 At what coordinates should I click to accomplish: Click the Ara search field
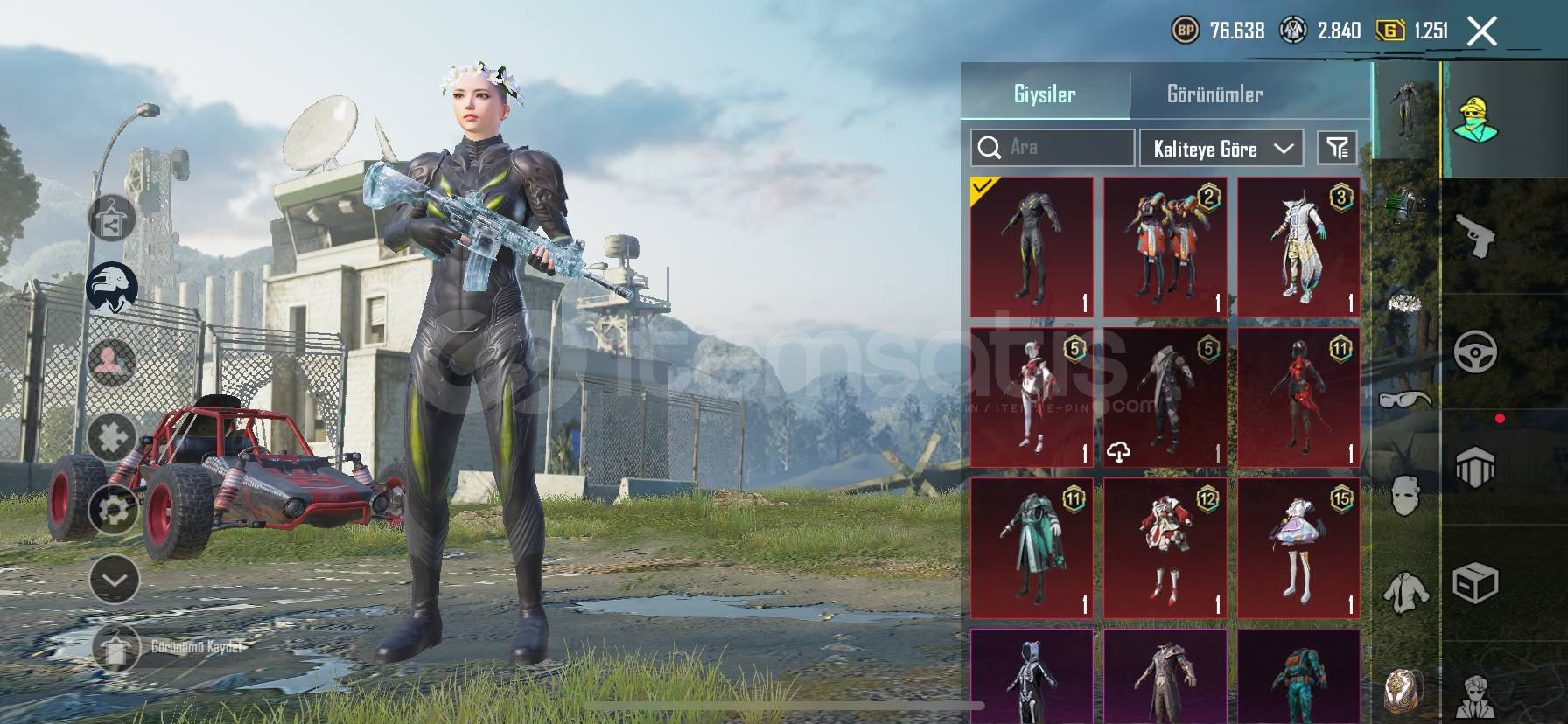(1053, 148)
